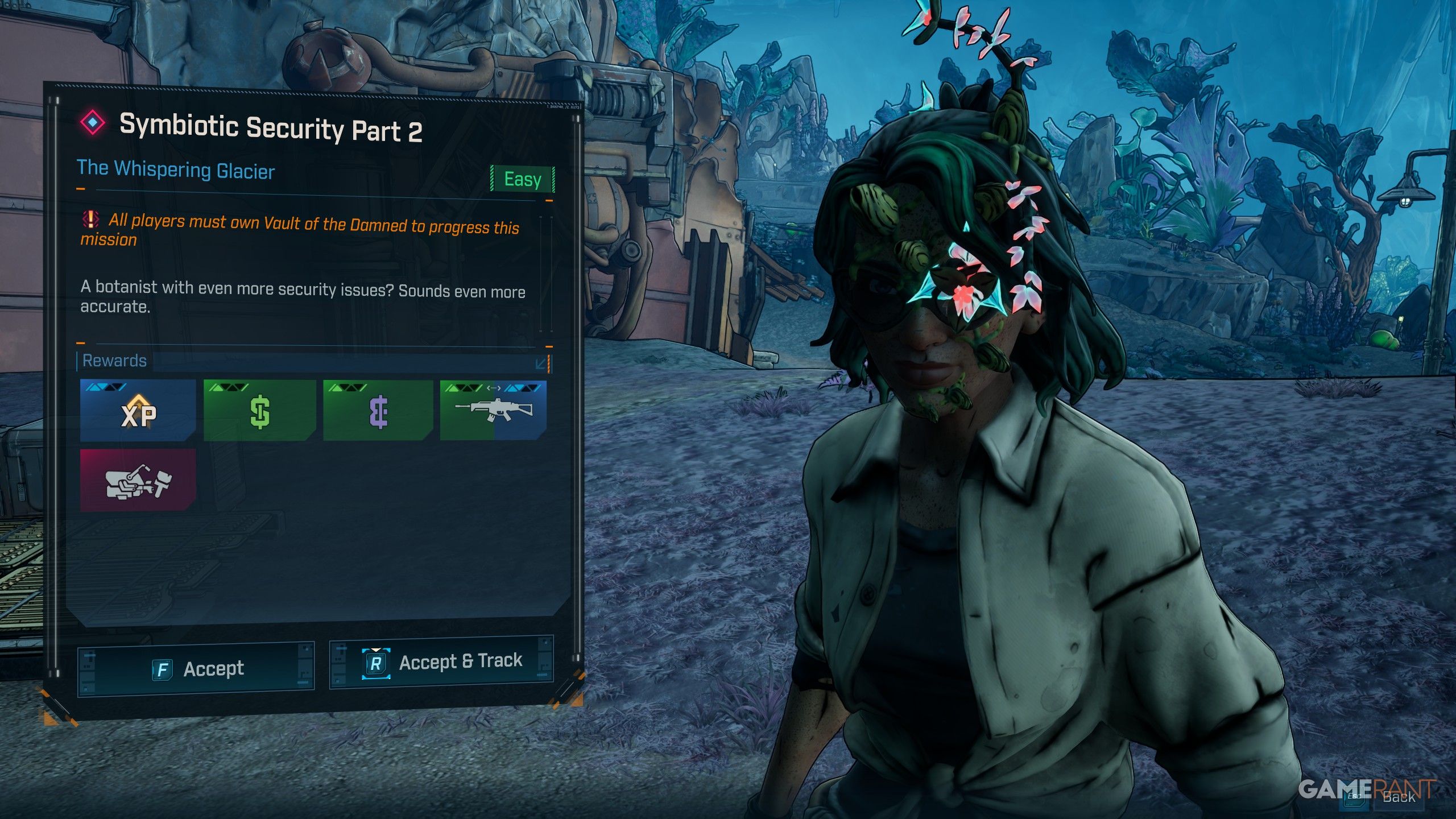This screenshot has height=819, width=1456.
Task: Accept the Symbiotic Security Part 2 mission
Action: pyautogui.click(x=196, y=668)
